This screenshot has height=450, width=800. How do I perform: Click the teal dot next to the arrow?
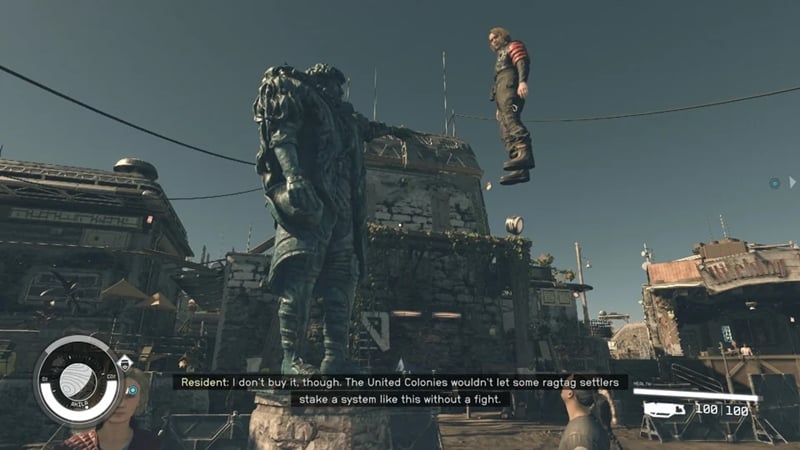[774, 183]
